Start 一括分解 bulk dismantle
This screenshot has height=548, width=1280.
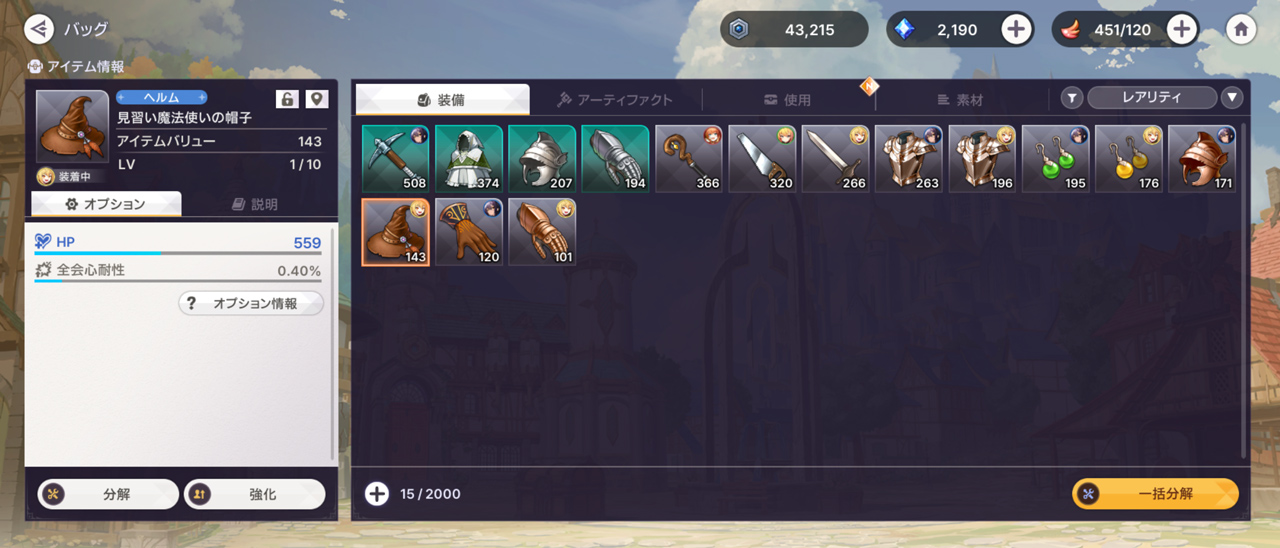(1155, 494)
